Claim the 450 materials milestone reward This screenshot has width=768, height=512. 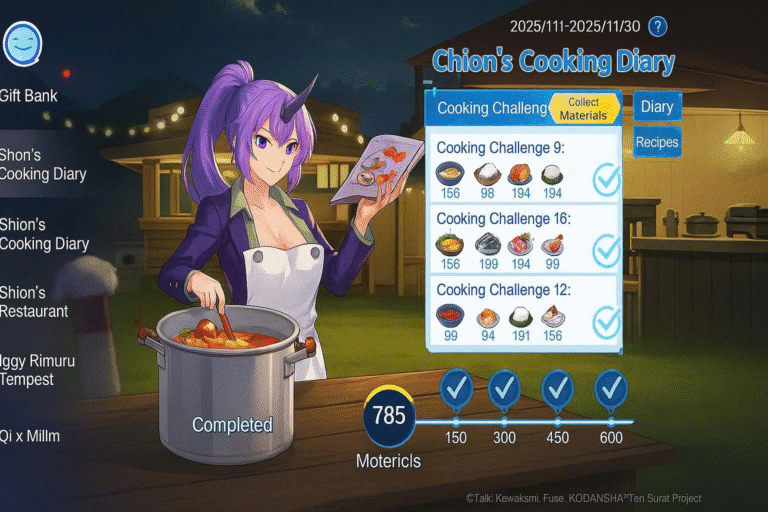tap(557, 388)
